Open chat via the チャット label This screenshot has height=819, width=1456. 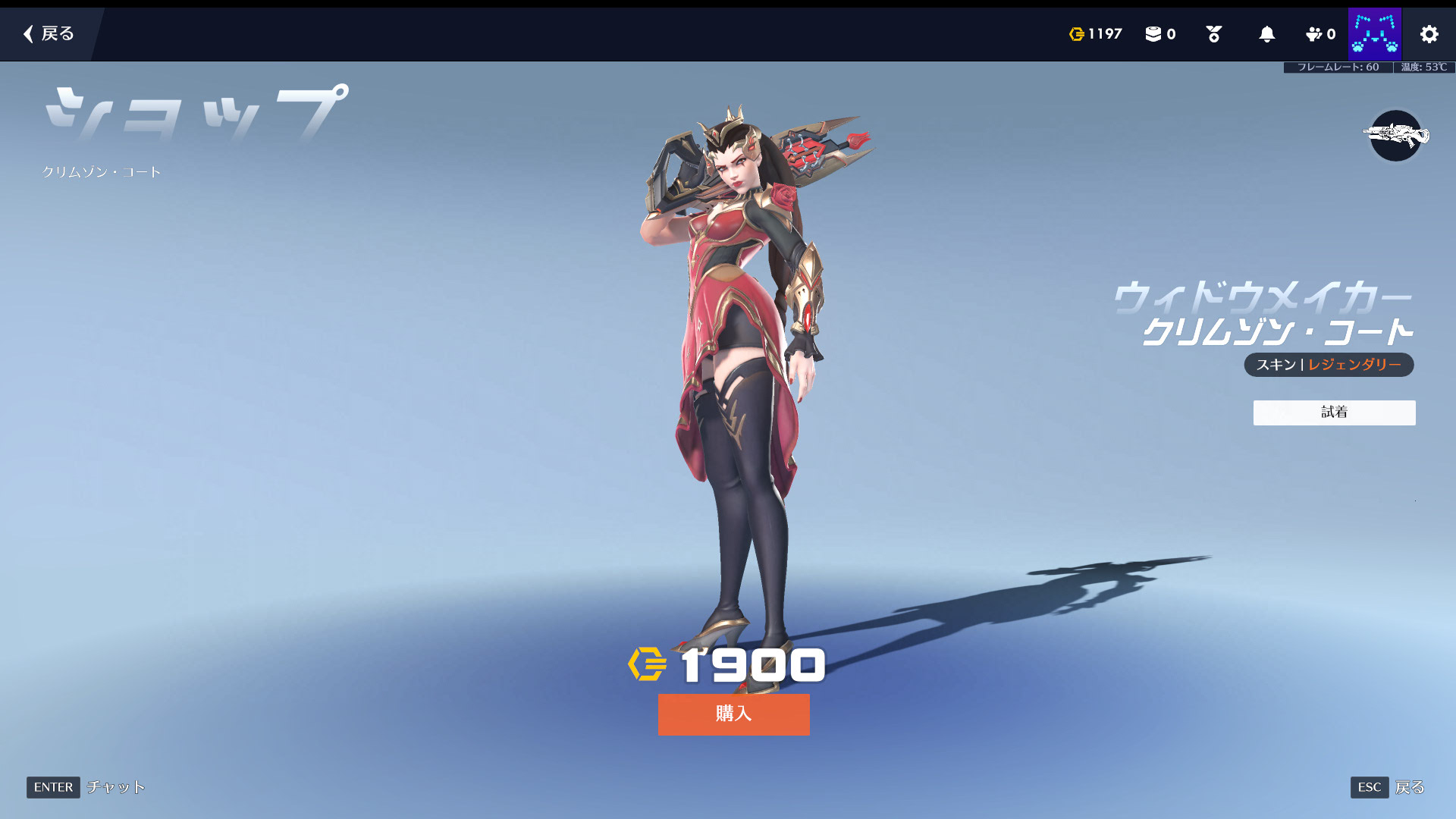[115, 787]
